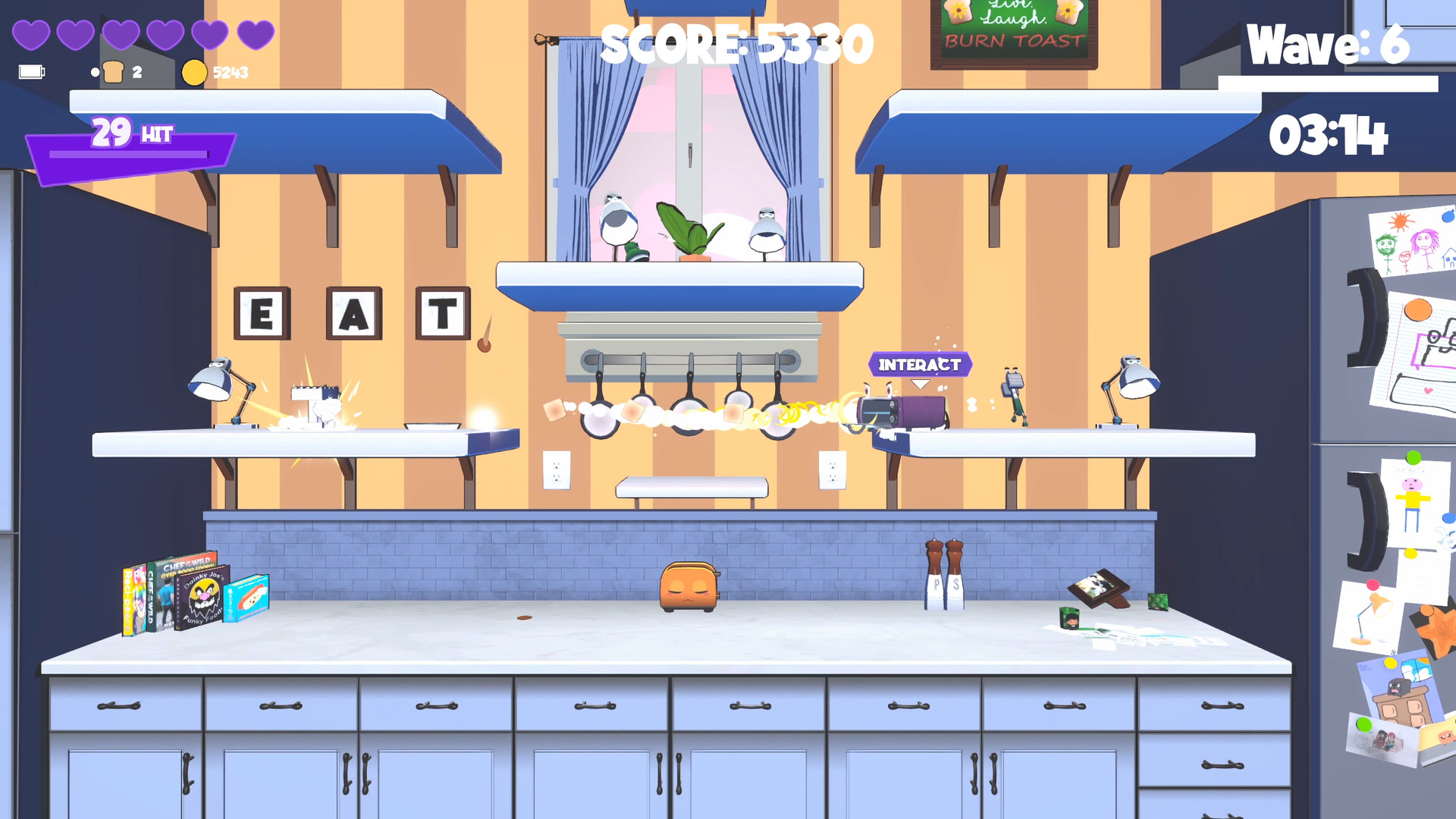
Task: Select the Burn Toast framed sign
Action: 1015,34
